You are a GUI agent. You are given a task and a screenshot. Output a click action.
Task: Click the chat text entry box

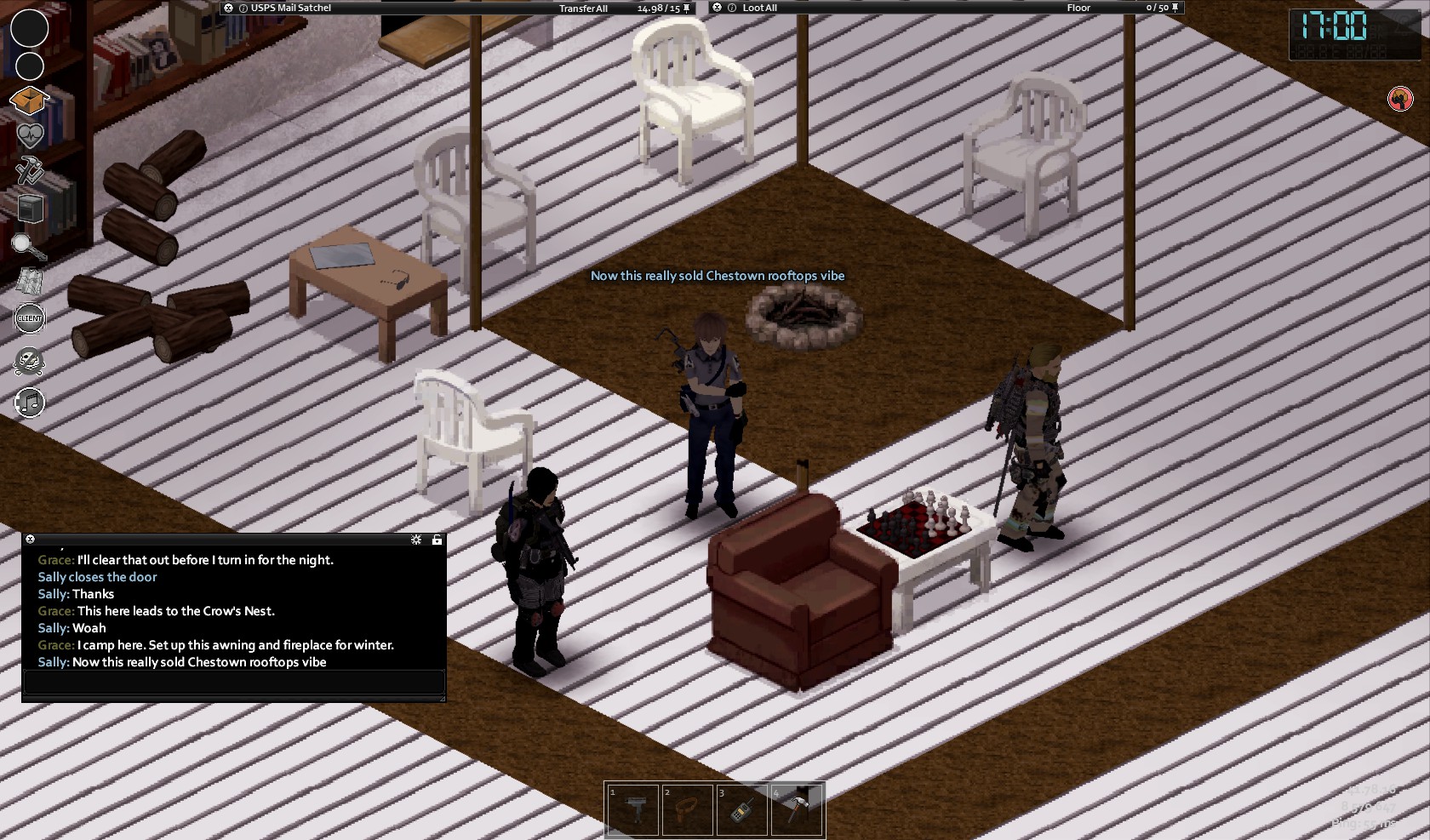[x=234, y=682]
